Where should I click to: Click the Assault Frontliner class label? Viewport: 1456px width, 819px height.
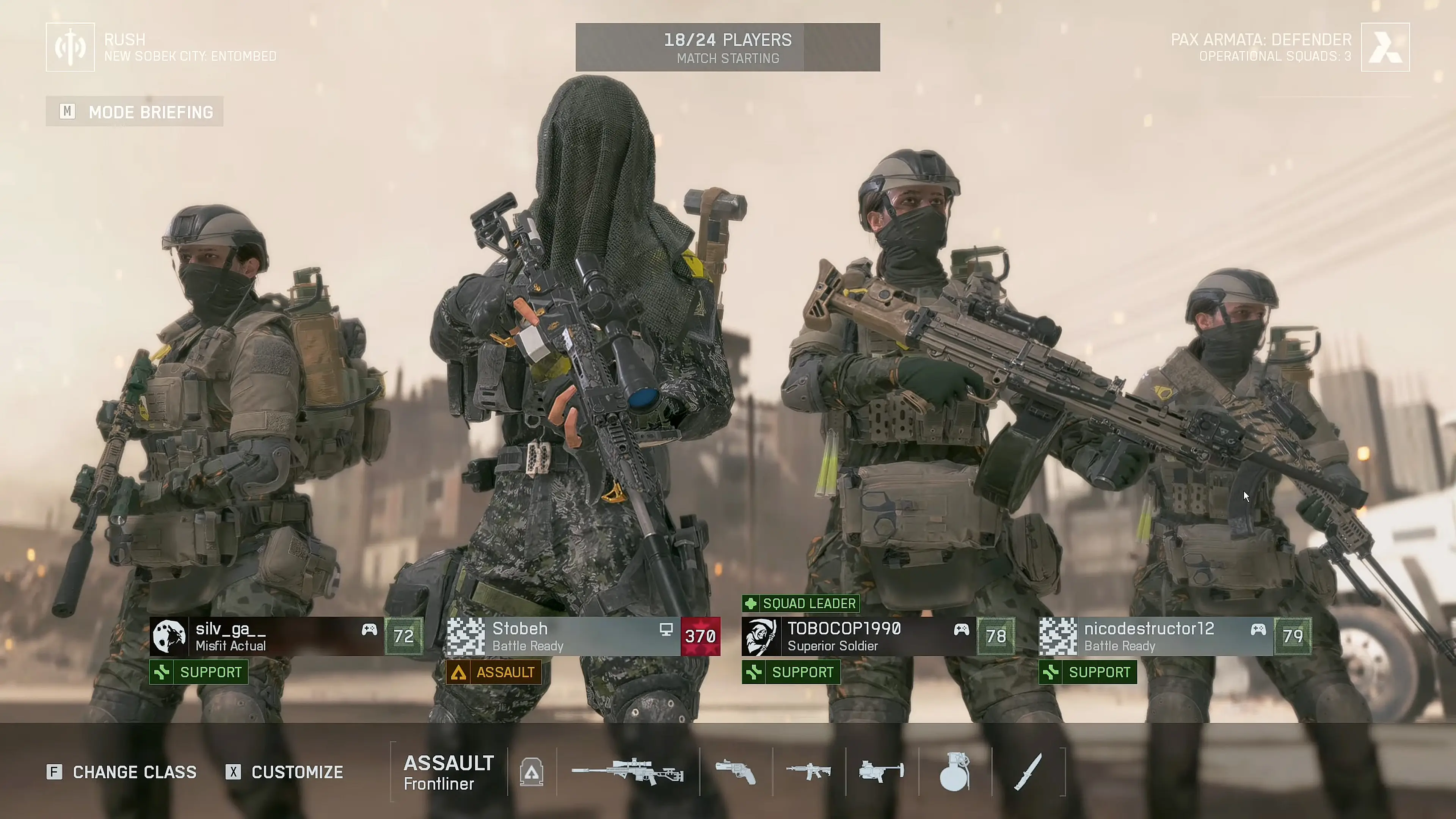pyautogui.click(x=449, y=772)
